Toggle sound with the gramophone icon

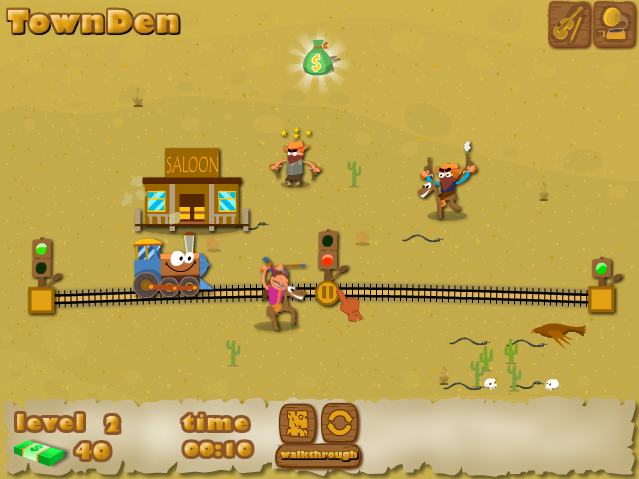pyautogui.click(x=614, y=24)
